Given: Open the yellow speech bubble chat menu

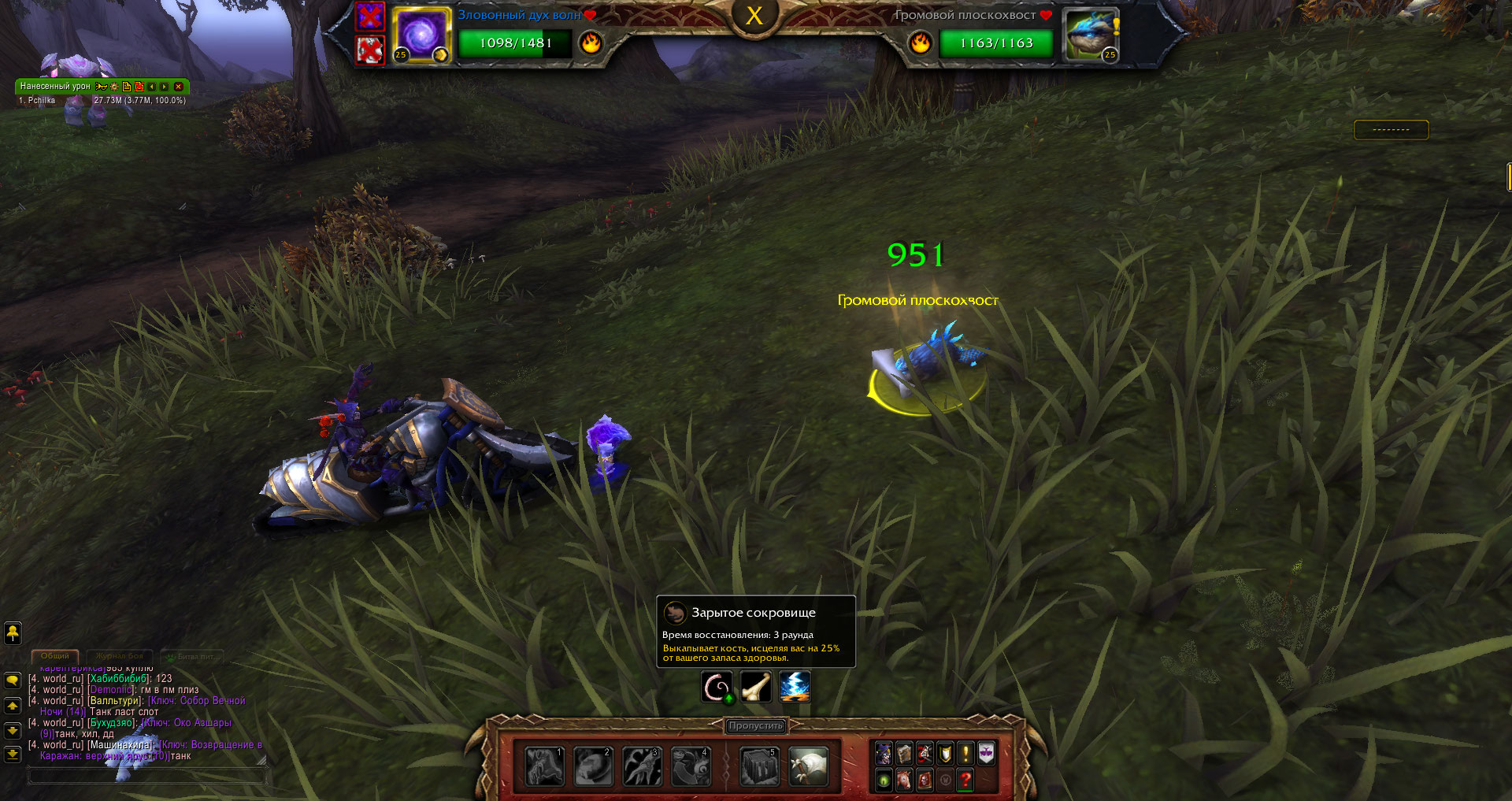Looking at the screenshot, I should point(13,680).
